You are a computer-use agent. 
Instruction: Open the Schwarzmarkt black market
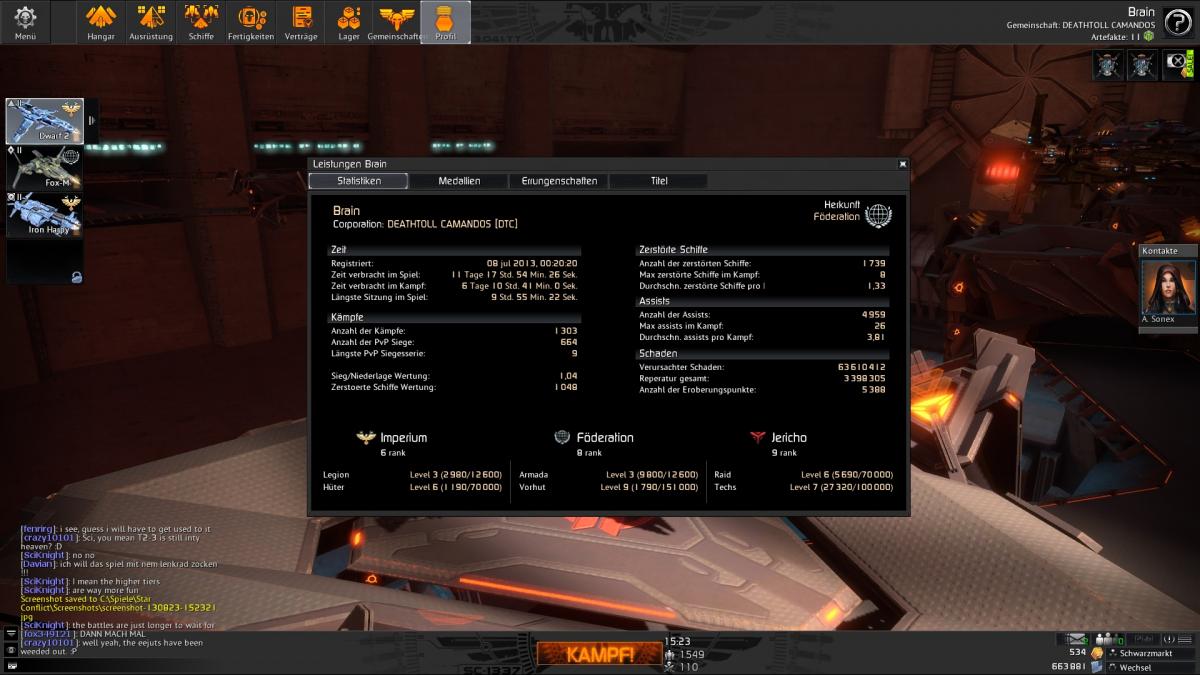coord(1142,652)
